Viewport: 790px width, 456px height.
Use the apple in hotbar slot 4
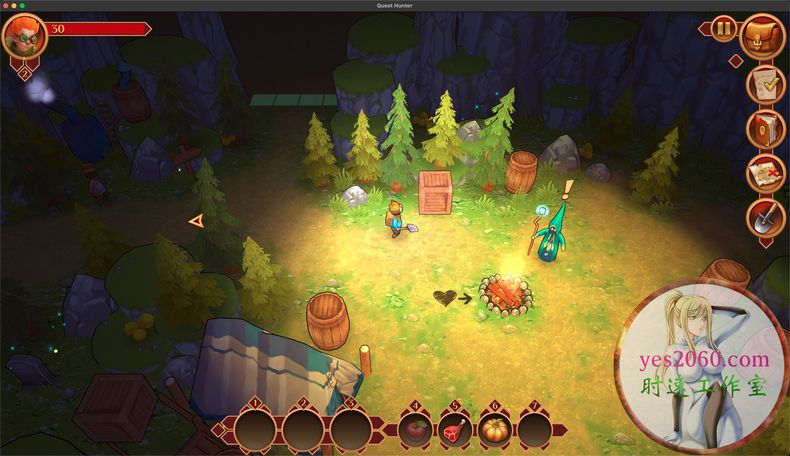click(x=413, y=431)
